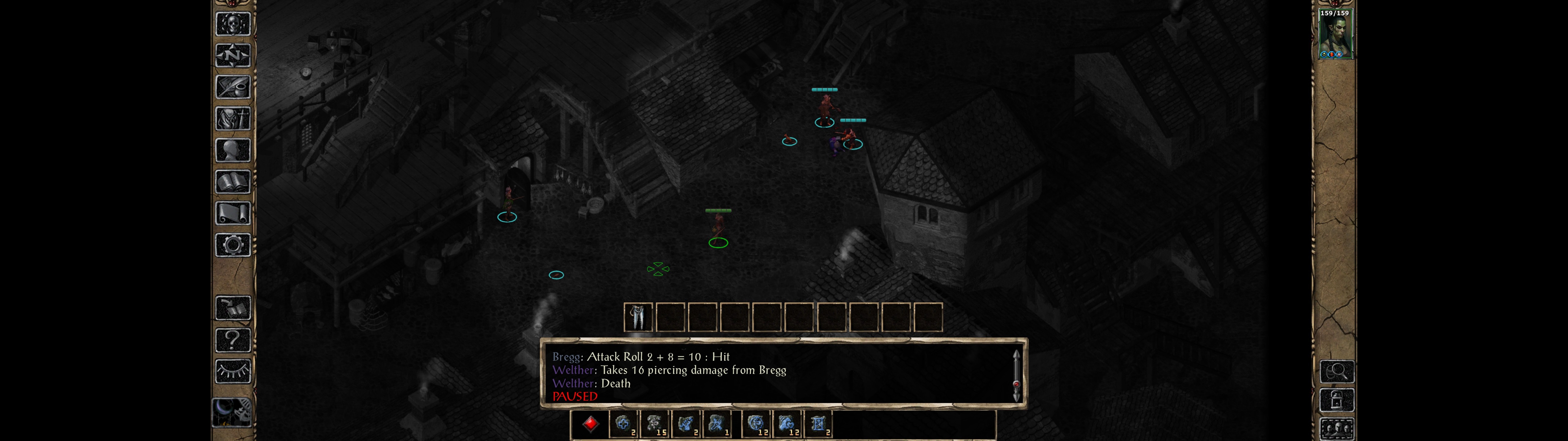Open the area map compass button

pos(232,55)
